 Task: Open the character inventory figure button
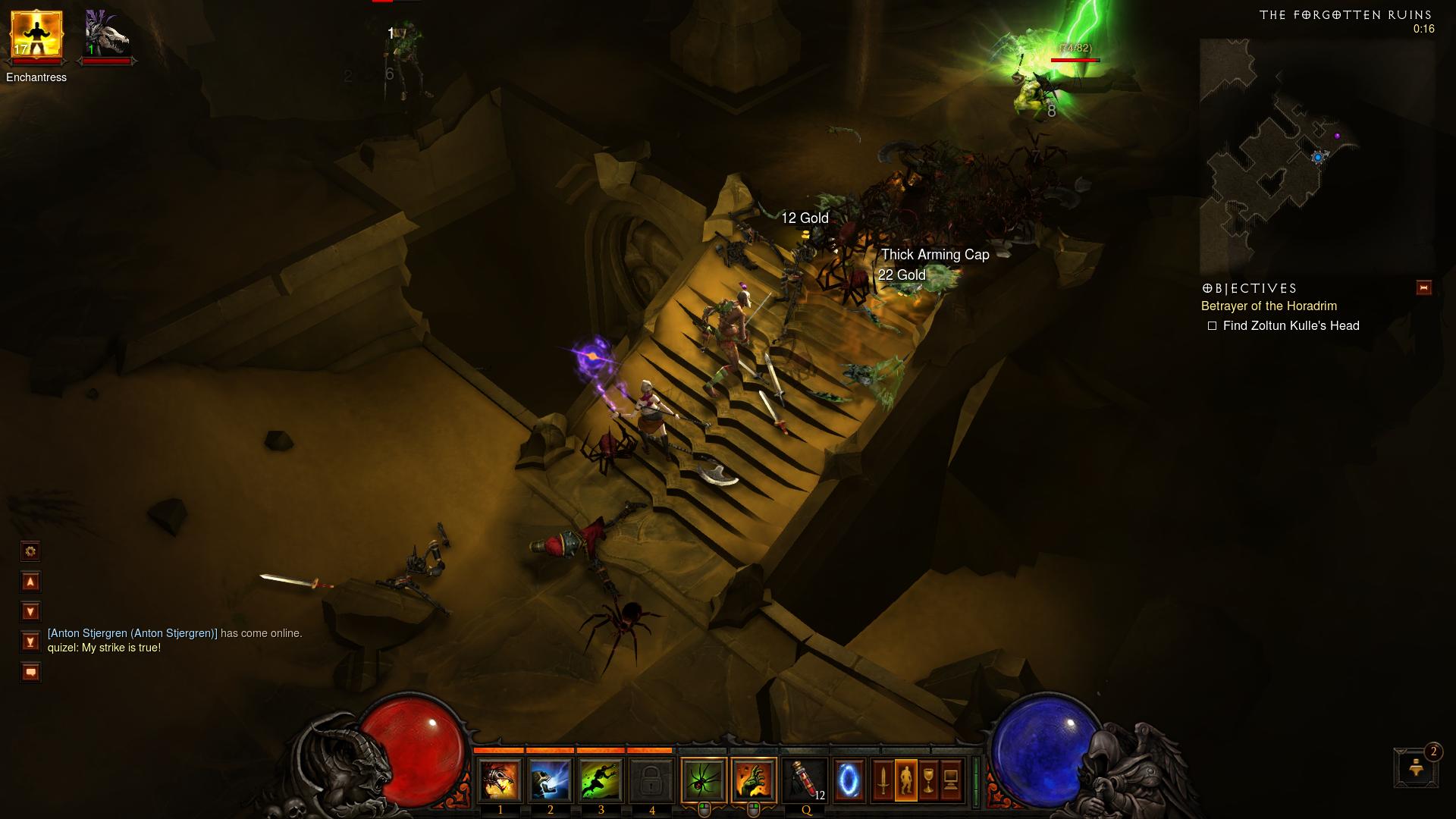(906, 780)
